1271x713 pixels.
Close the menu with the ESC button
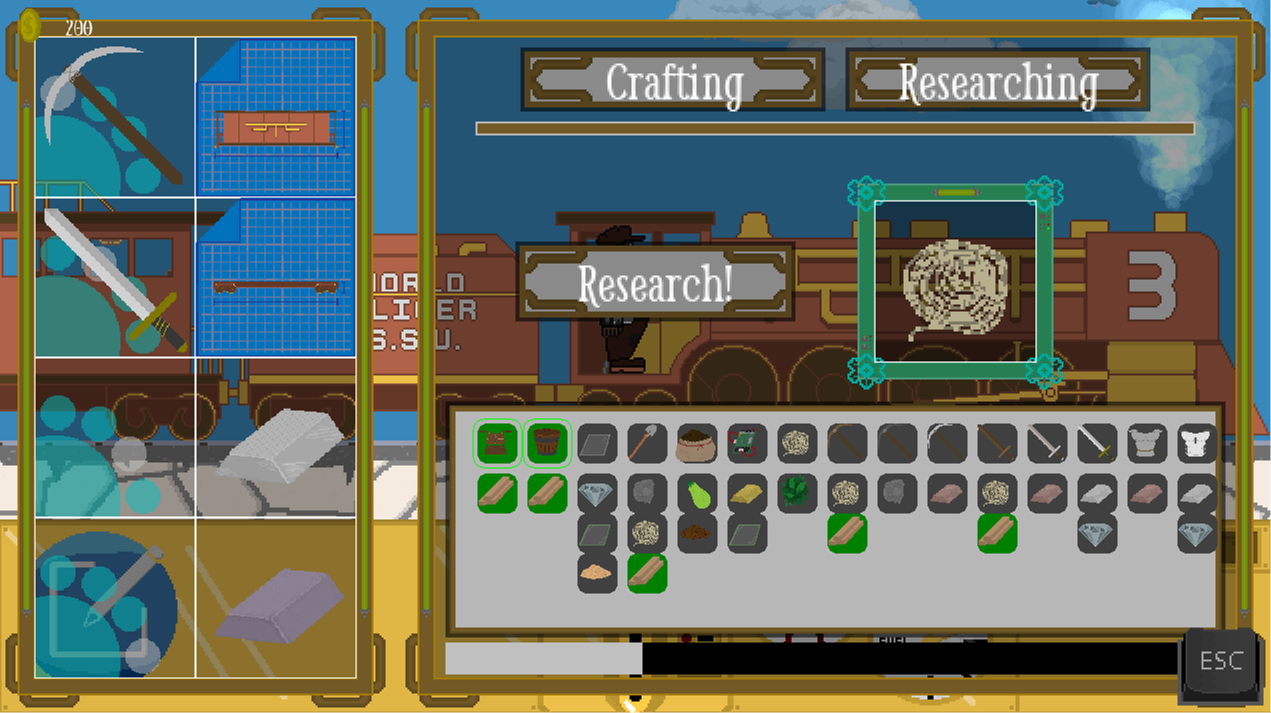coord(1220,661)
